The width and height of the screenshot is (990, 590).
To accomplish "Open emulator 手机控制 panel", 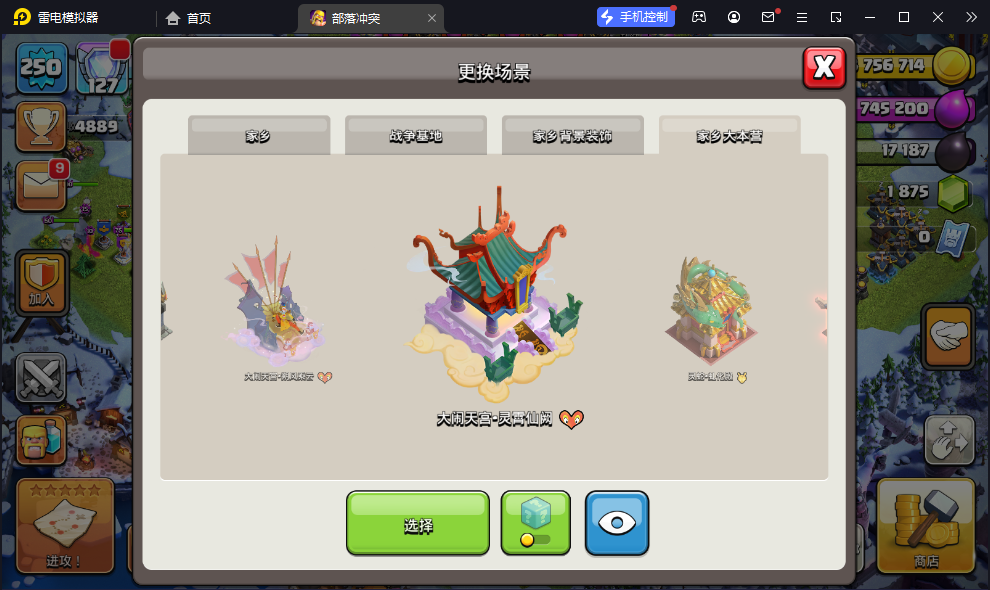I will pyautogui.click(x=636, y=17).
